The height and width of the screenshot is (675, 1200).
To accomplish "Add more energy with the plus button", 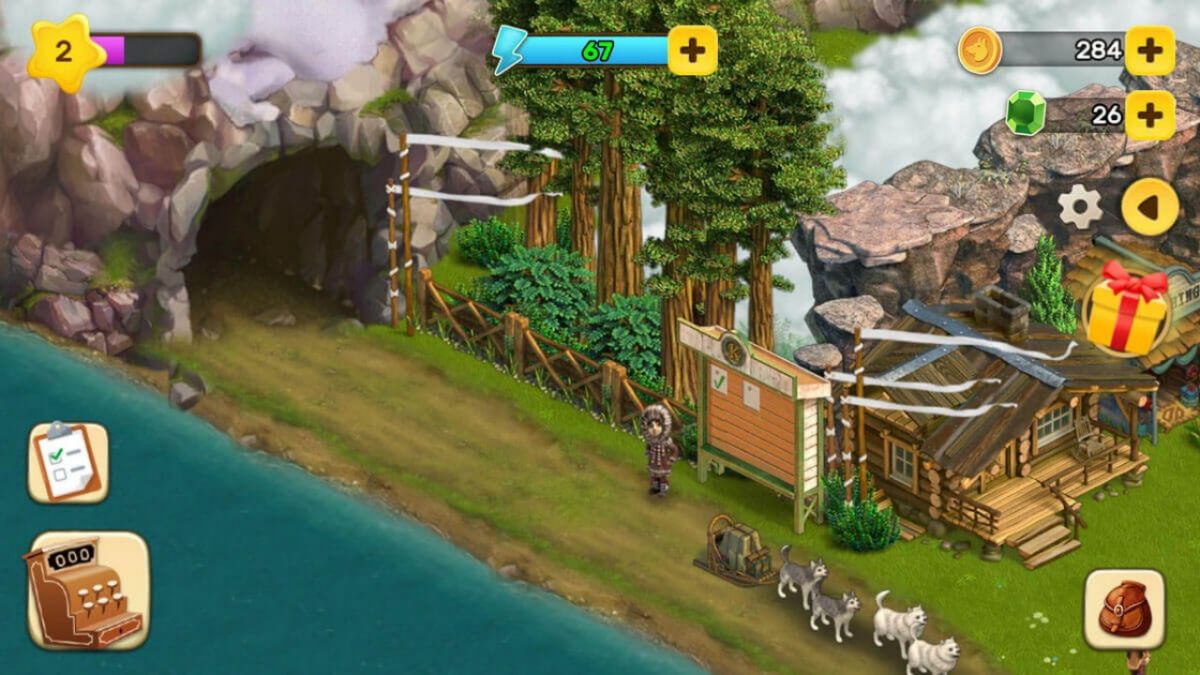I will [x=692, y=50].
